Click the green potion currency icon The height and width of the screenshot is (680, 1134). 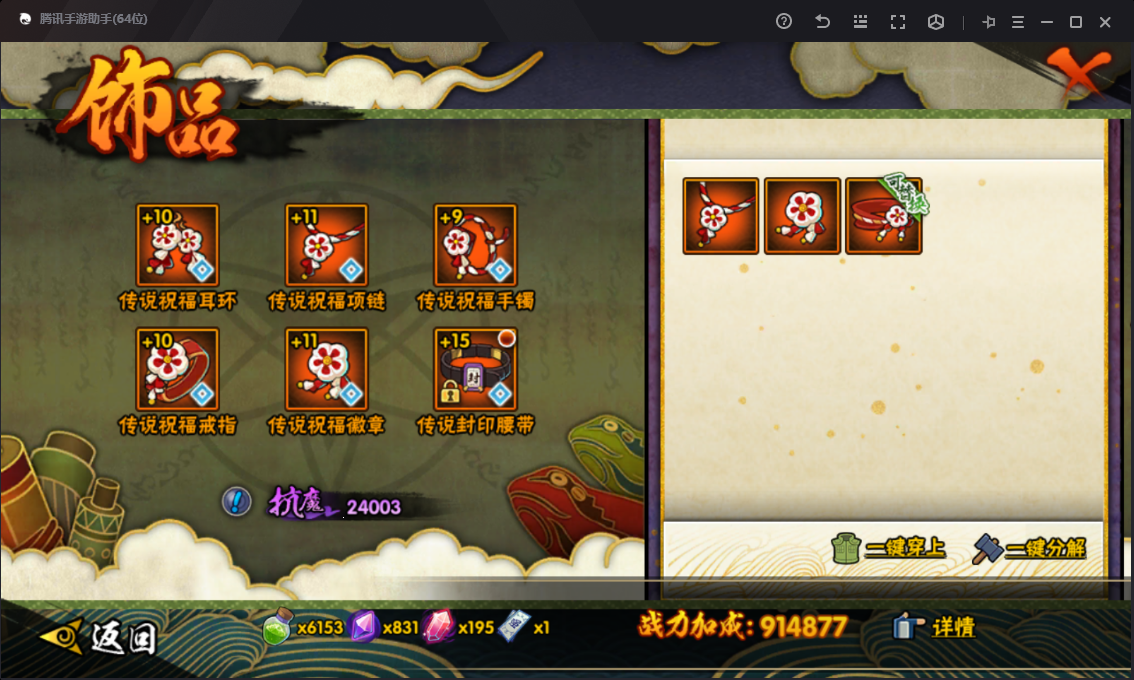tap(277, 628)
